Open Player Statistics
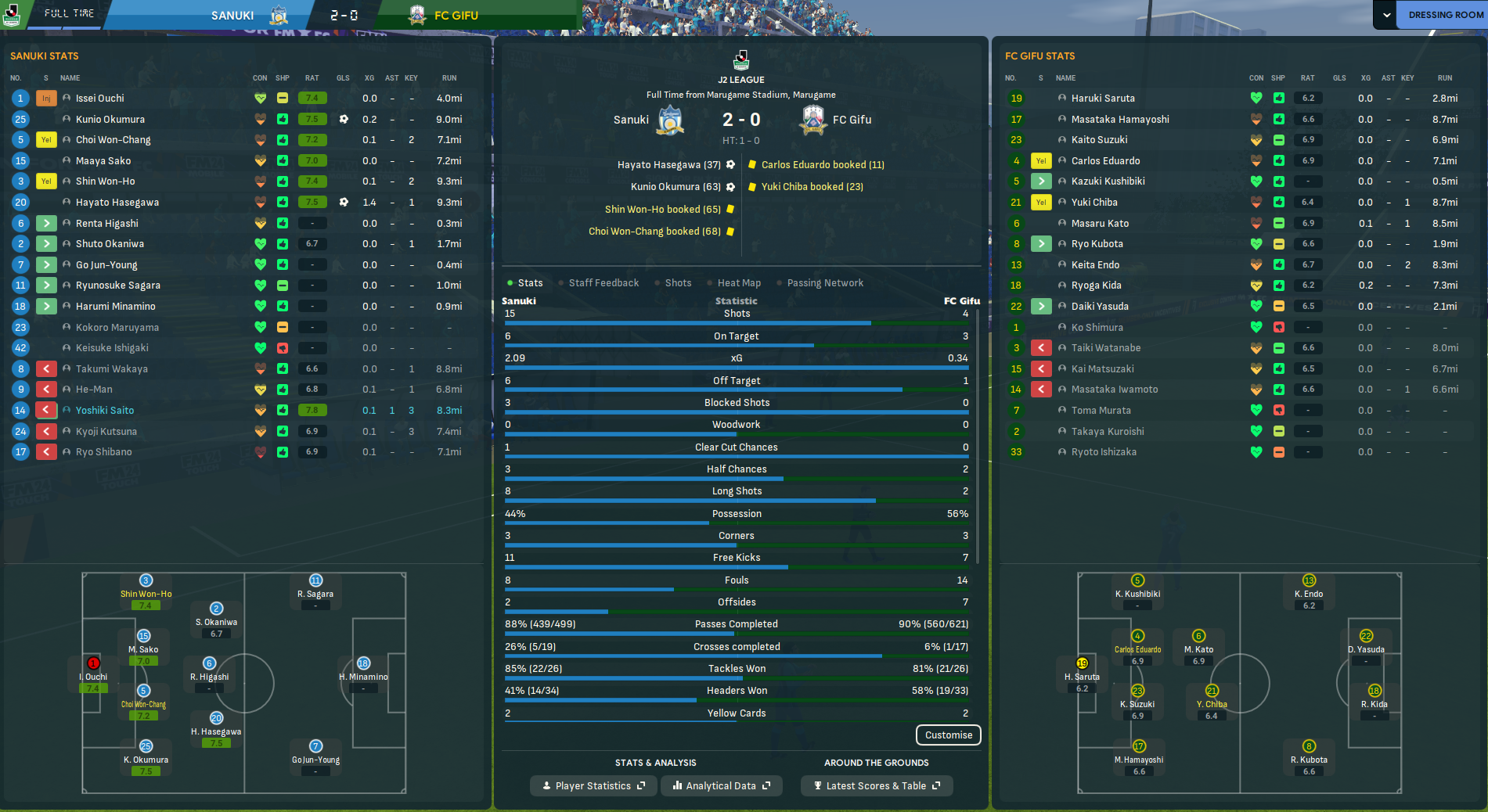 pyautogui.click(x=593, y=786)
